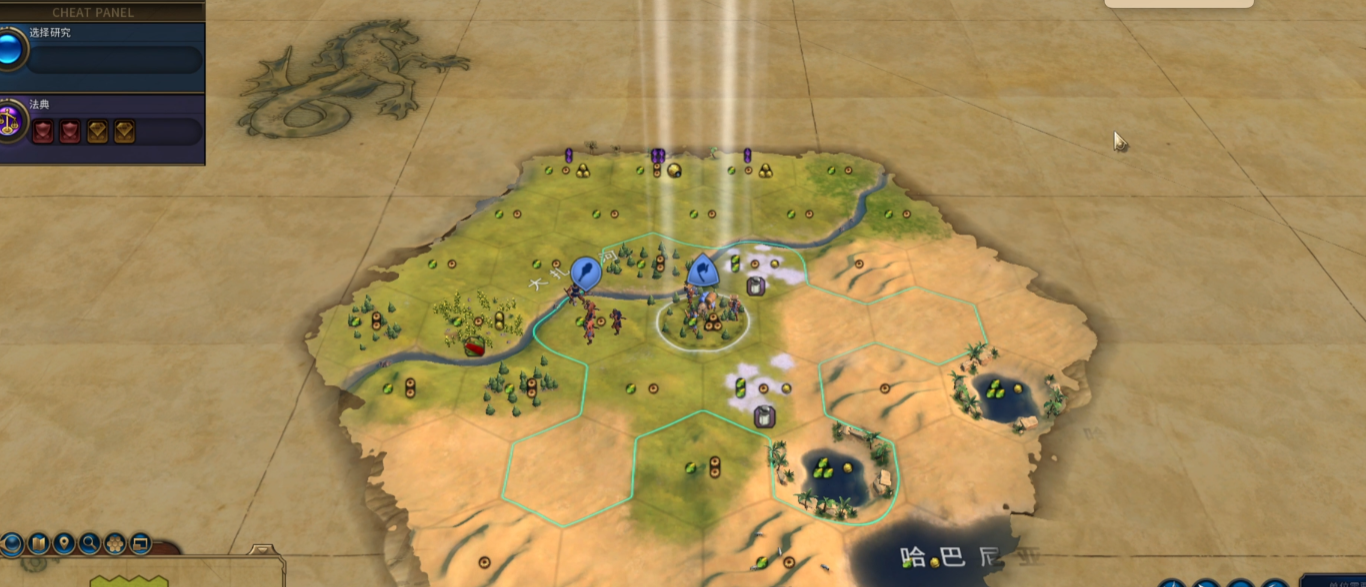
Task: Click the 选择研究 research bar
Action: 113,59
